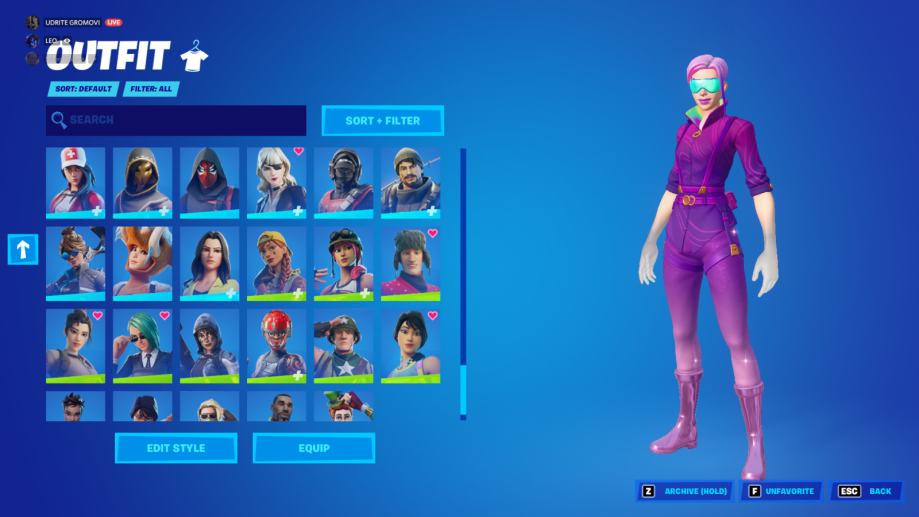This screenshot has width=919, height=517.
Task: Choose the orange fox-eared outfit
Action: pos(142,263)
